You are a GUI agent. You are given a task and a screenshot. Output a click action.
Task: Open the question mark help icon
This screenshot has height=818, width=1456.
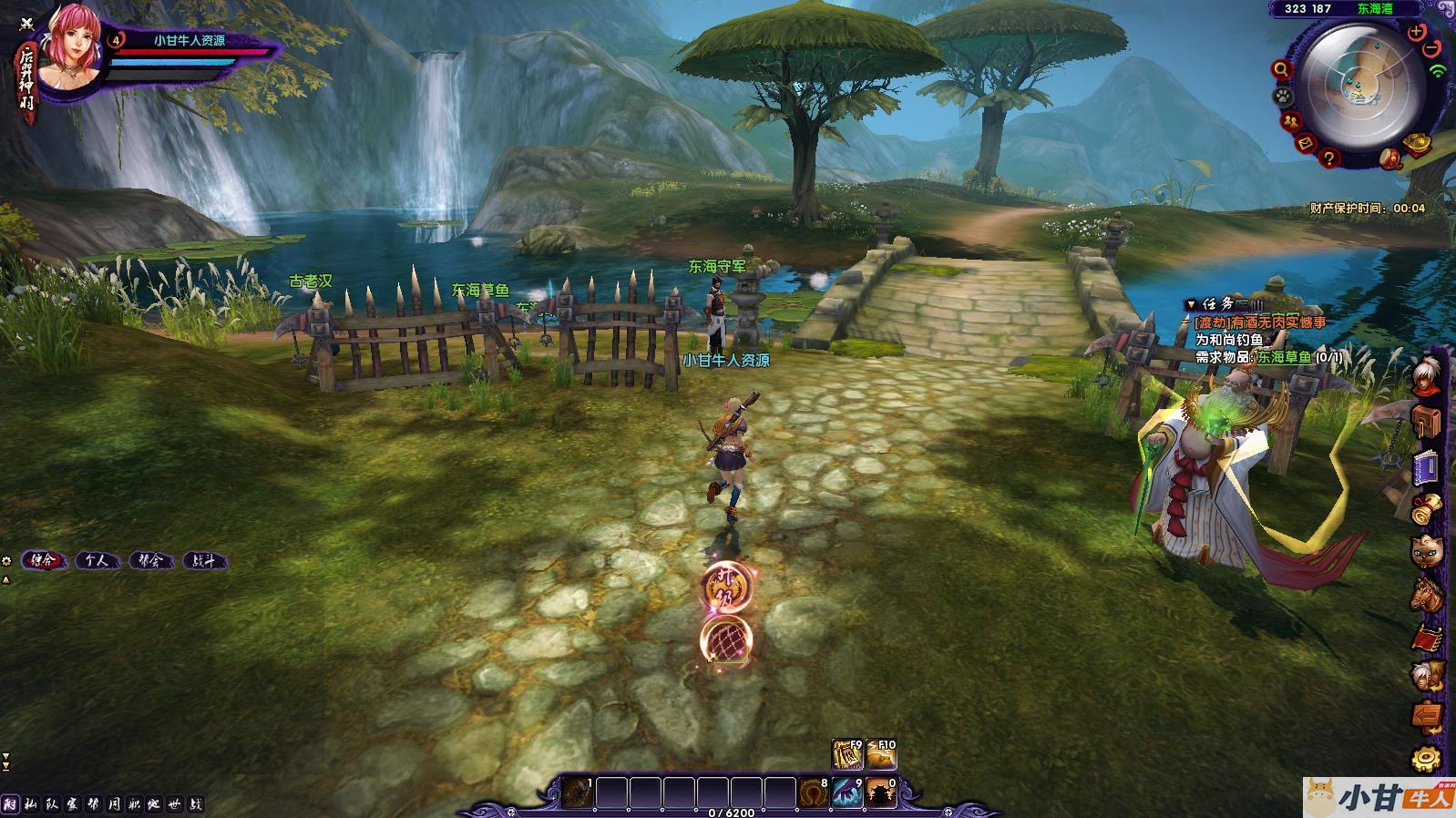click(1329, 158)
